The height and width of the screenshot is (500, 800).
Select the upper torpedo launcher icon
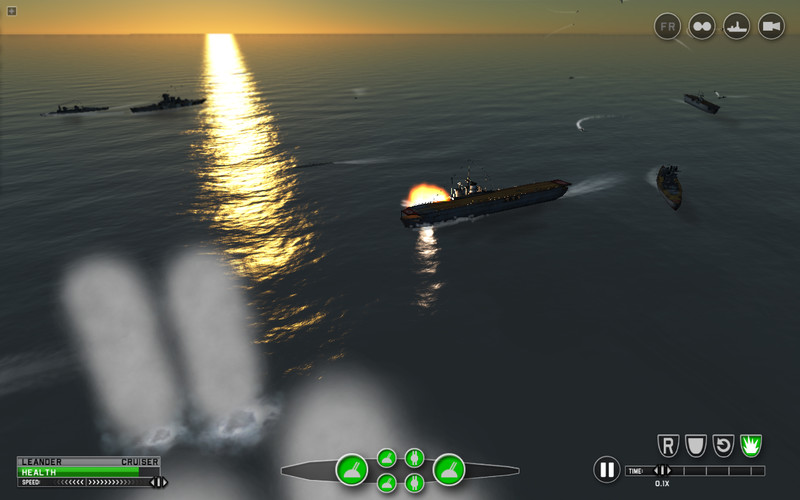pyautogui.click(x=414, y=458)
